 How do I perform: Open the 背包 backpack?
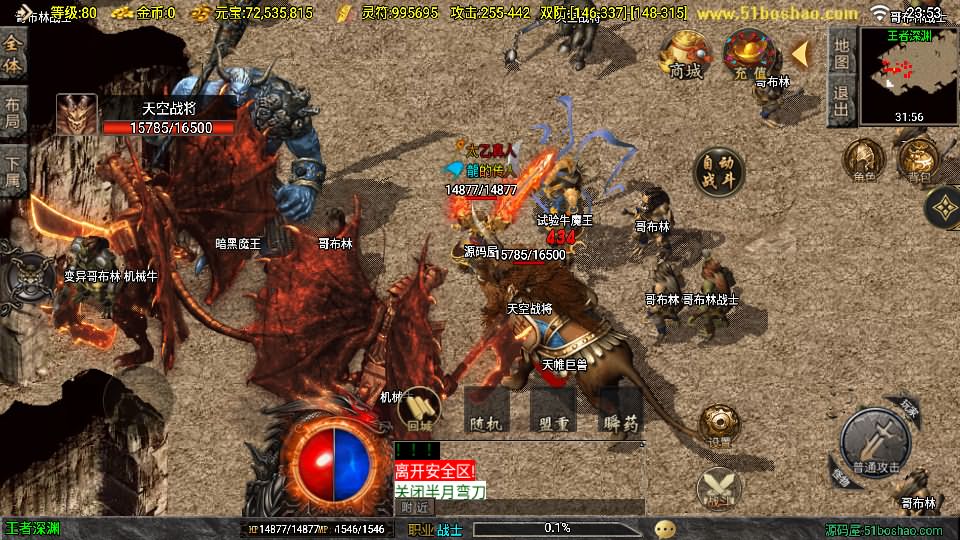coord(917,160)
